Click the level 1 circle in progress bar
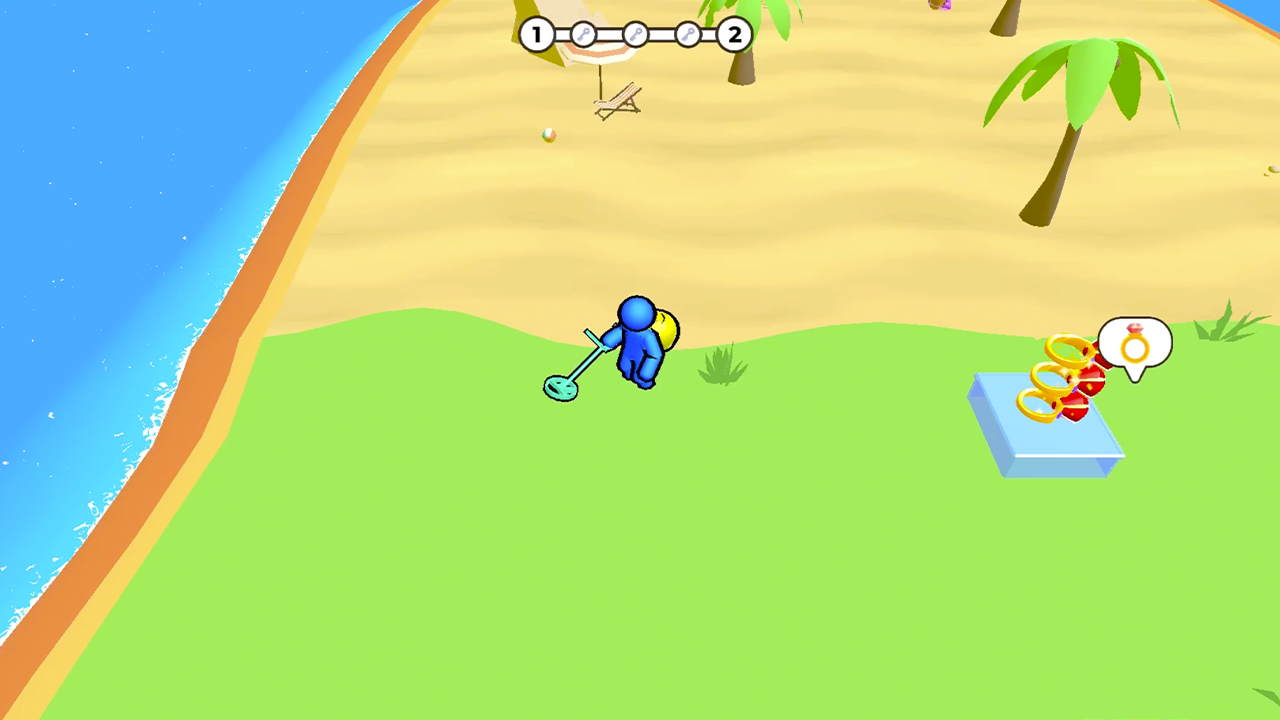This screenshot has height=720, width=1280. [536, 35]
